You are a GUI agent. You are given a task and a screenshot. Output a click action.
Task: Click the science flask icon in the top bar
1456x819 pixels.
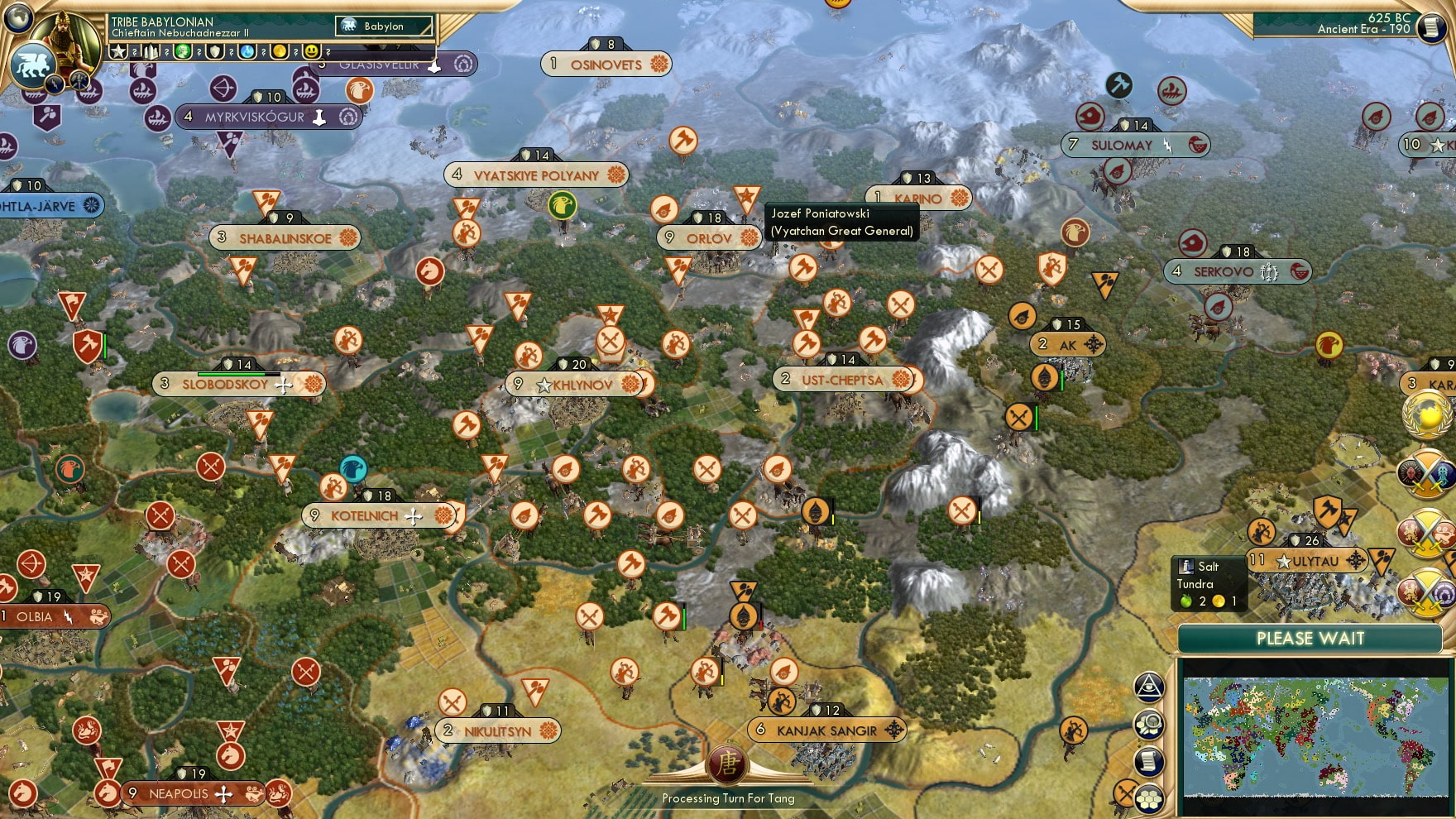tap(247, 51)
